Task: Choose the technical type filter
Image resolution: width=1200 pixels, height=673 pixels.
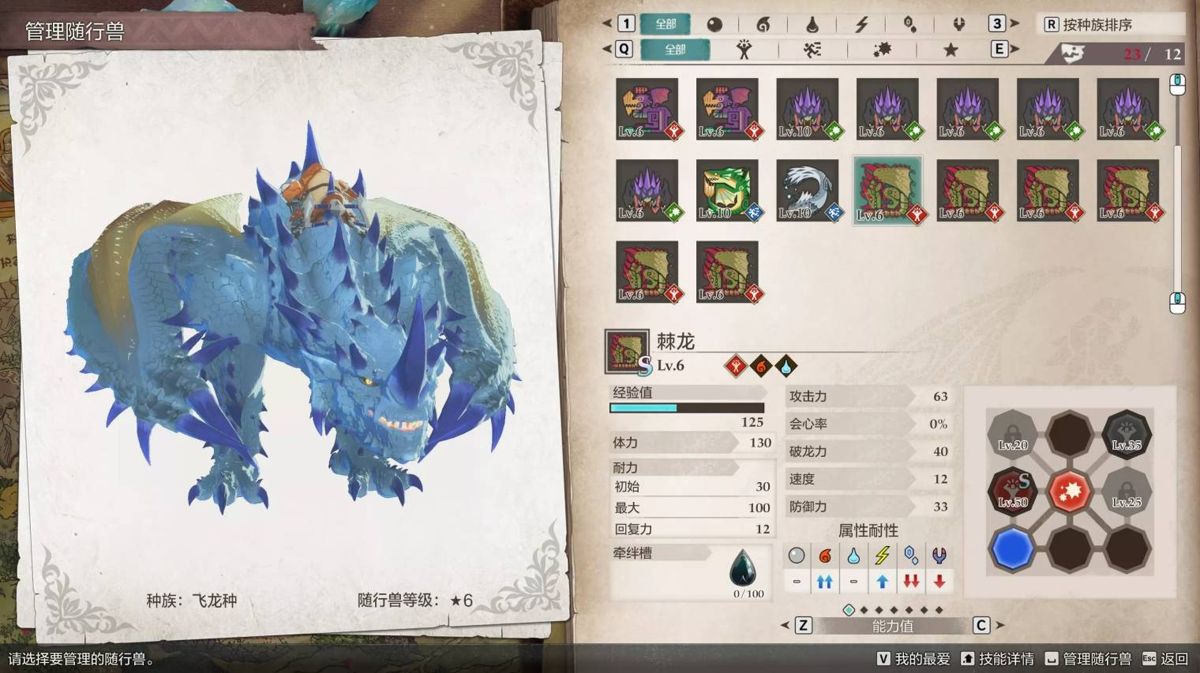Action: (882, 49)
